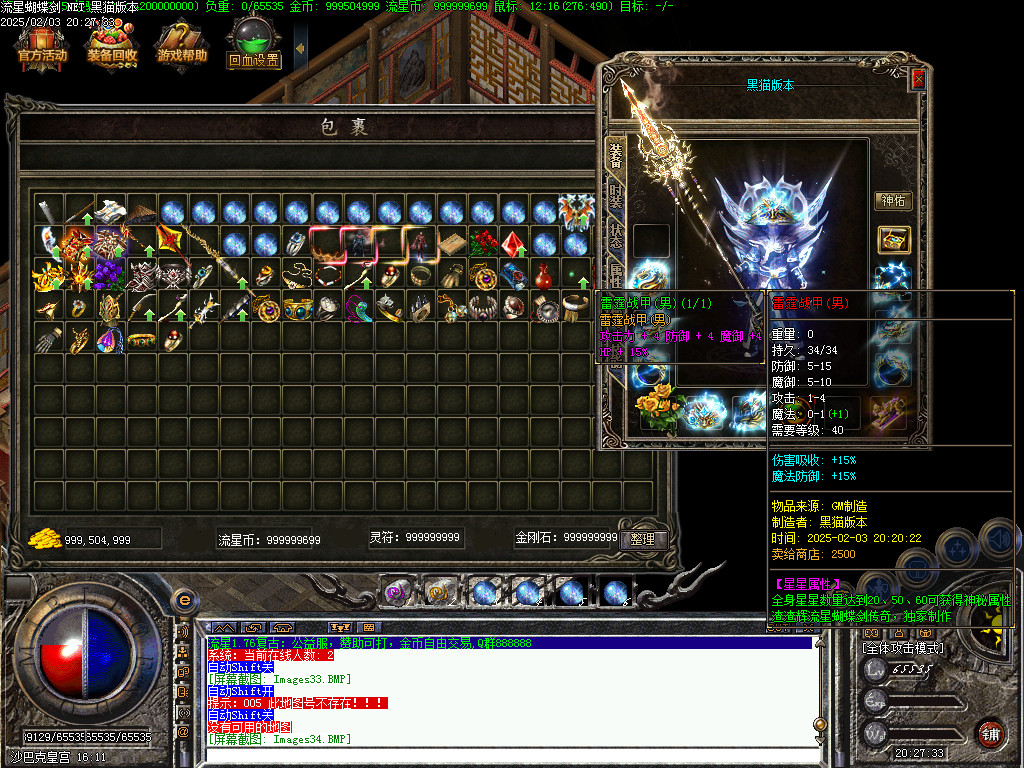
Task: Click the 整理 sort button in the bag
Action: [642, 539]
